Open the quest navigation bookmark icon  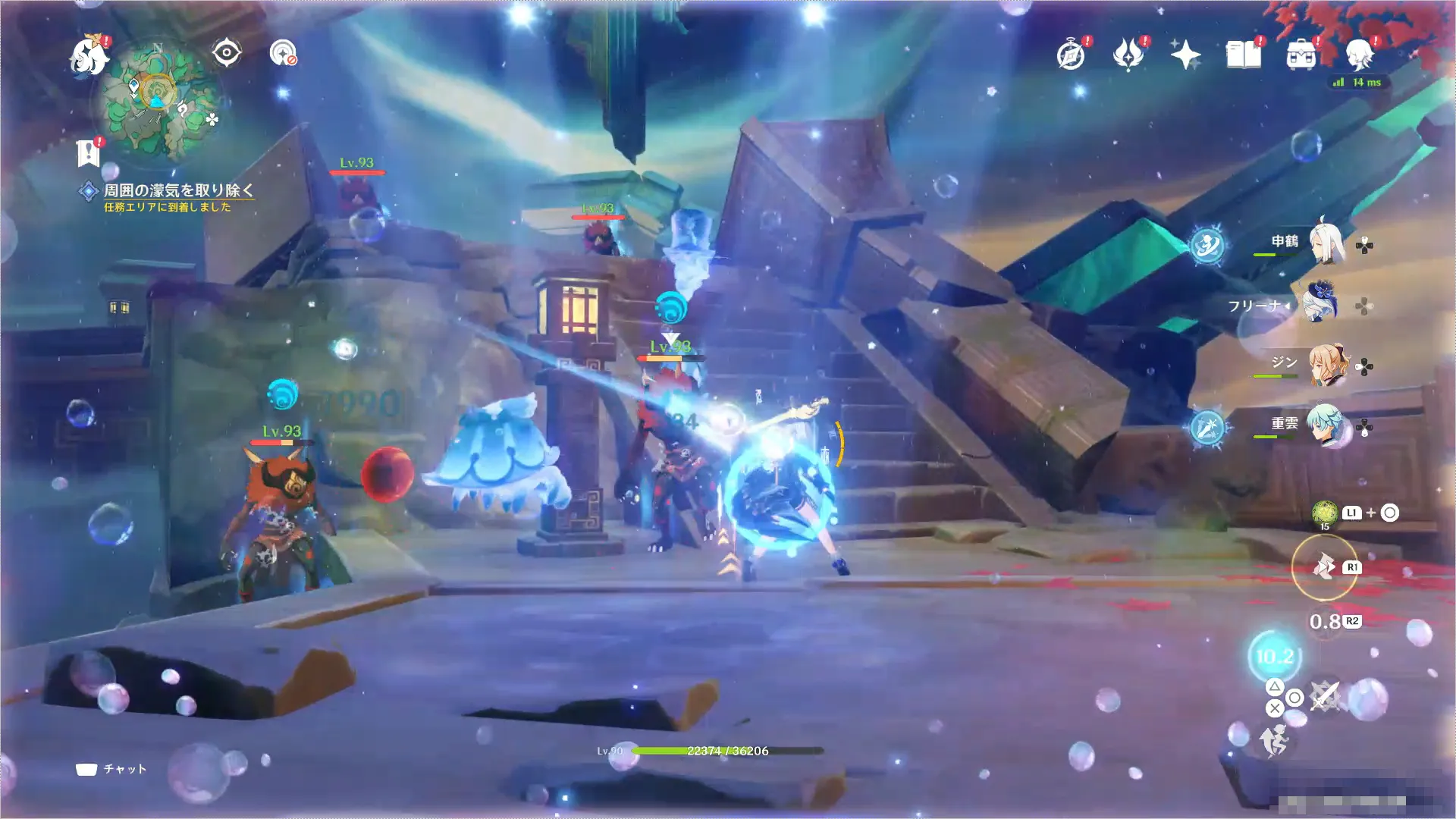(89, 152)
